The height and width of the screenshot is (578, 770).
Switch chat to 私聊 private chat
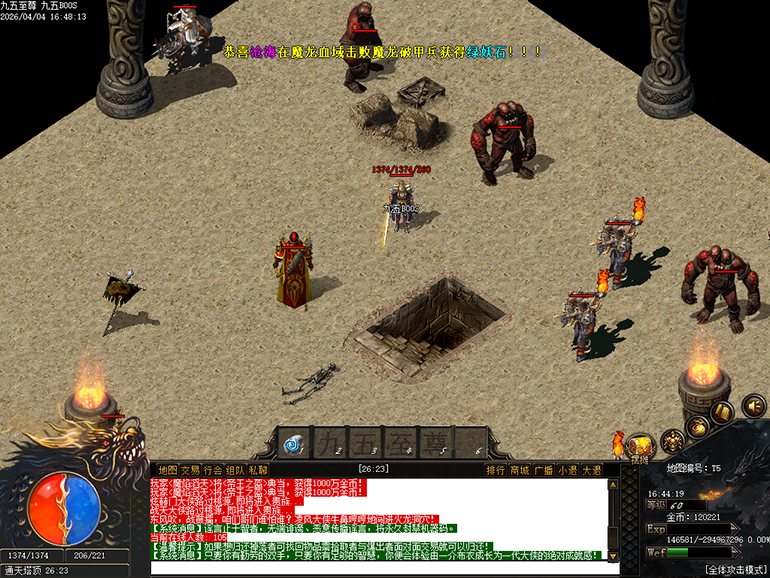tap(259, 469)
